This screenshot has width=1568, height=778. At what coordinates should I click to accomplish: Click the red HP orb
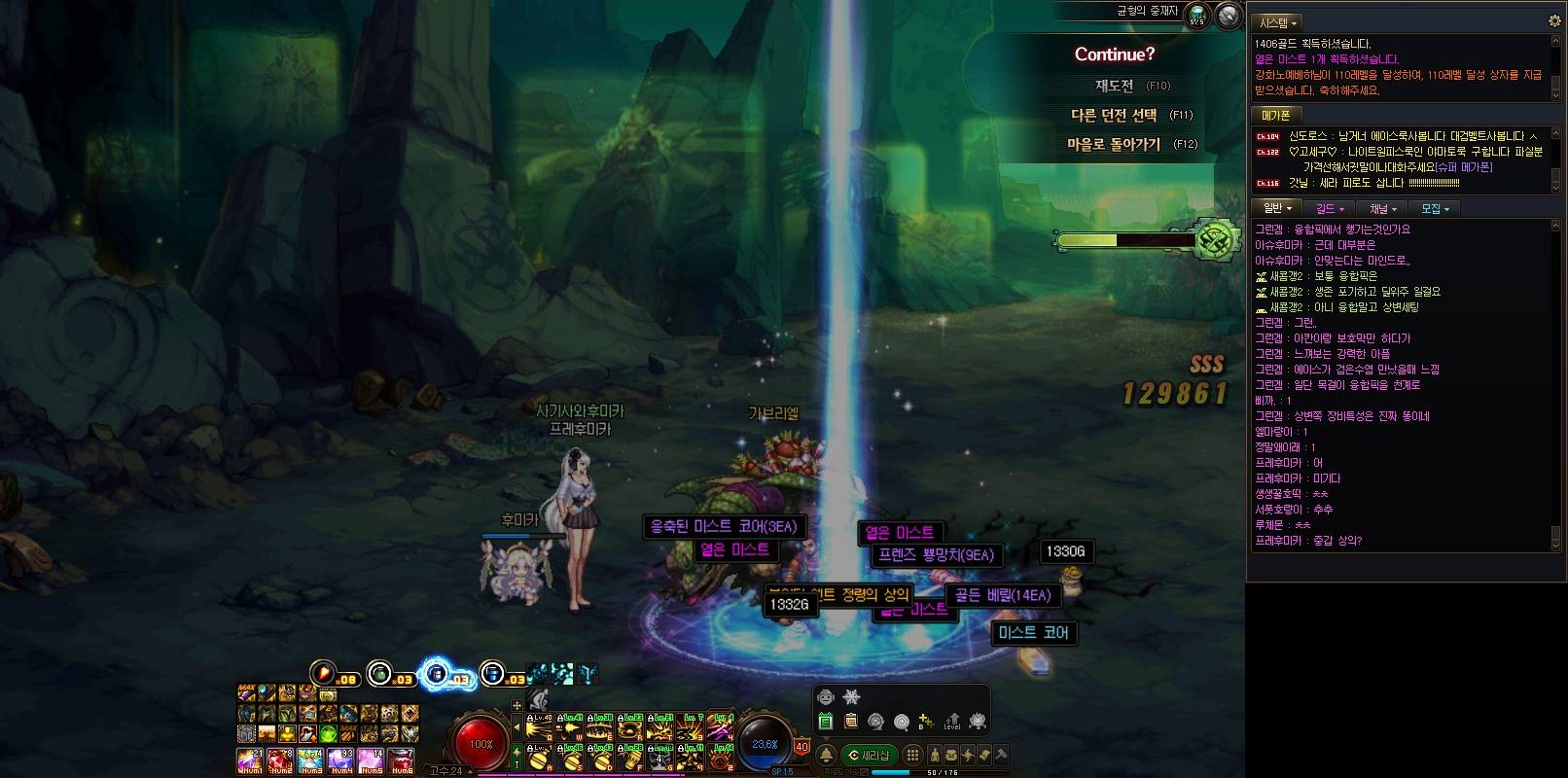(x=481, y=743)
